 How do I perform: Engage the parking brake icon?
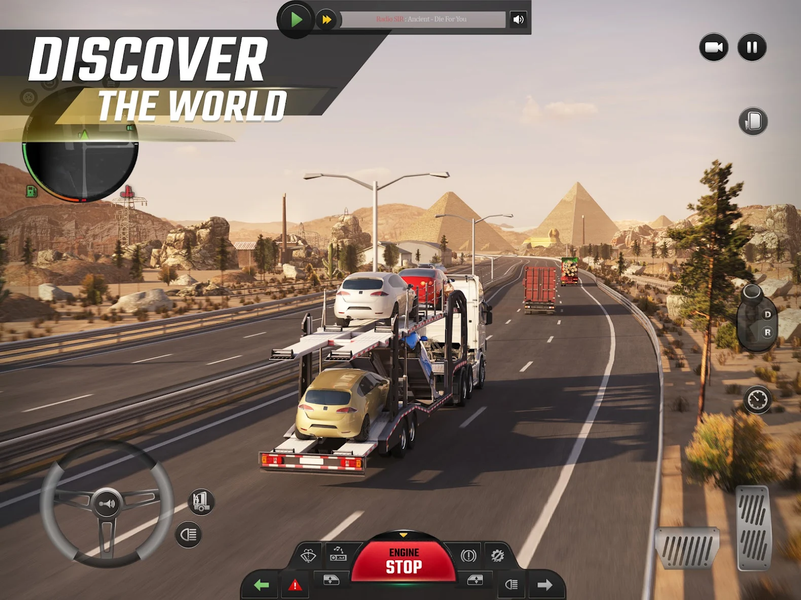pyautogui.click(x=467, y=554)
